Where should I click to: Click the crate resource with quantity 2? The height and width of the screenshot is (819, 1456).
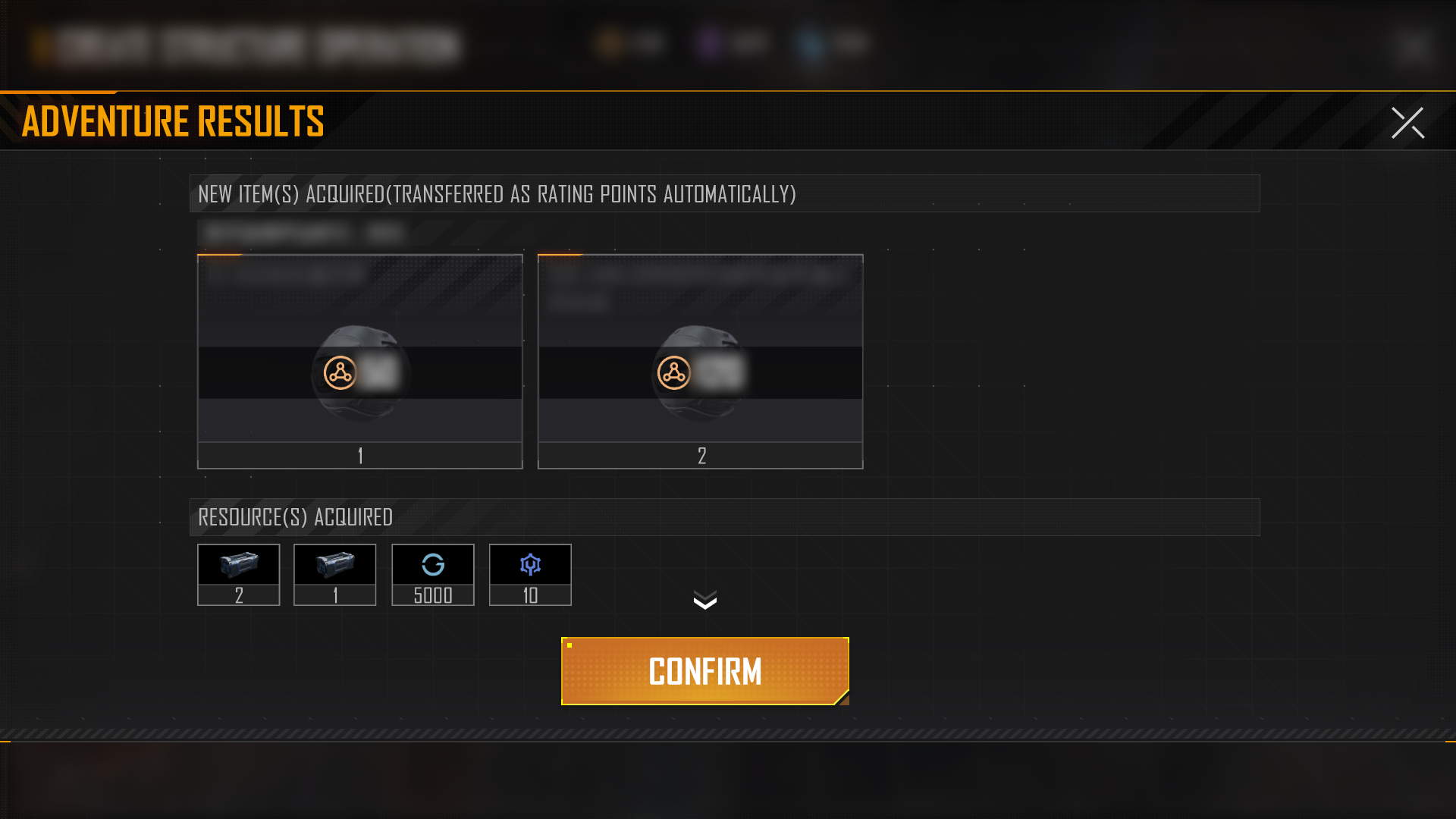coord(239,574)
